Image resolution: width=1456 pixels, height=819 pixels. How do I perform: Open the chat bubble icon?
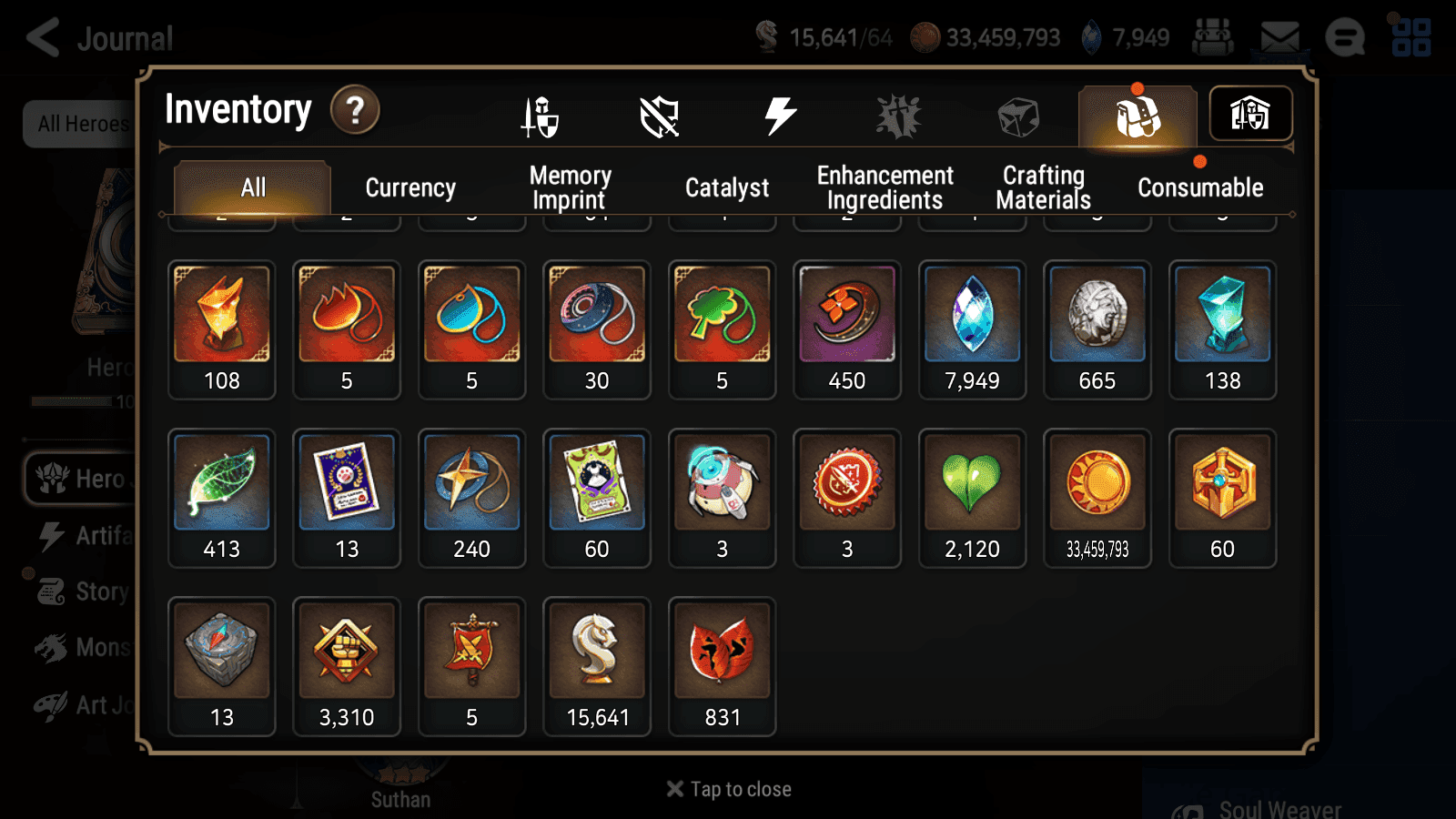1344,37
